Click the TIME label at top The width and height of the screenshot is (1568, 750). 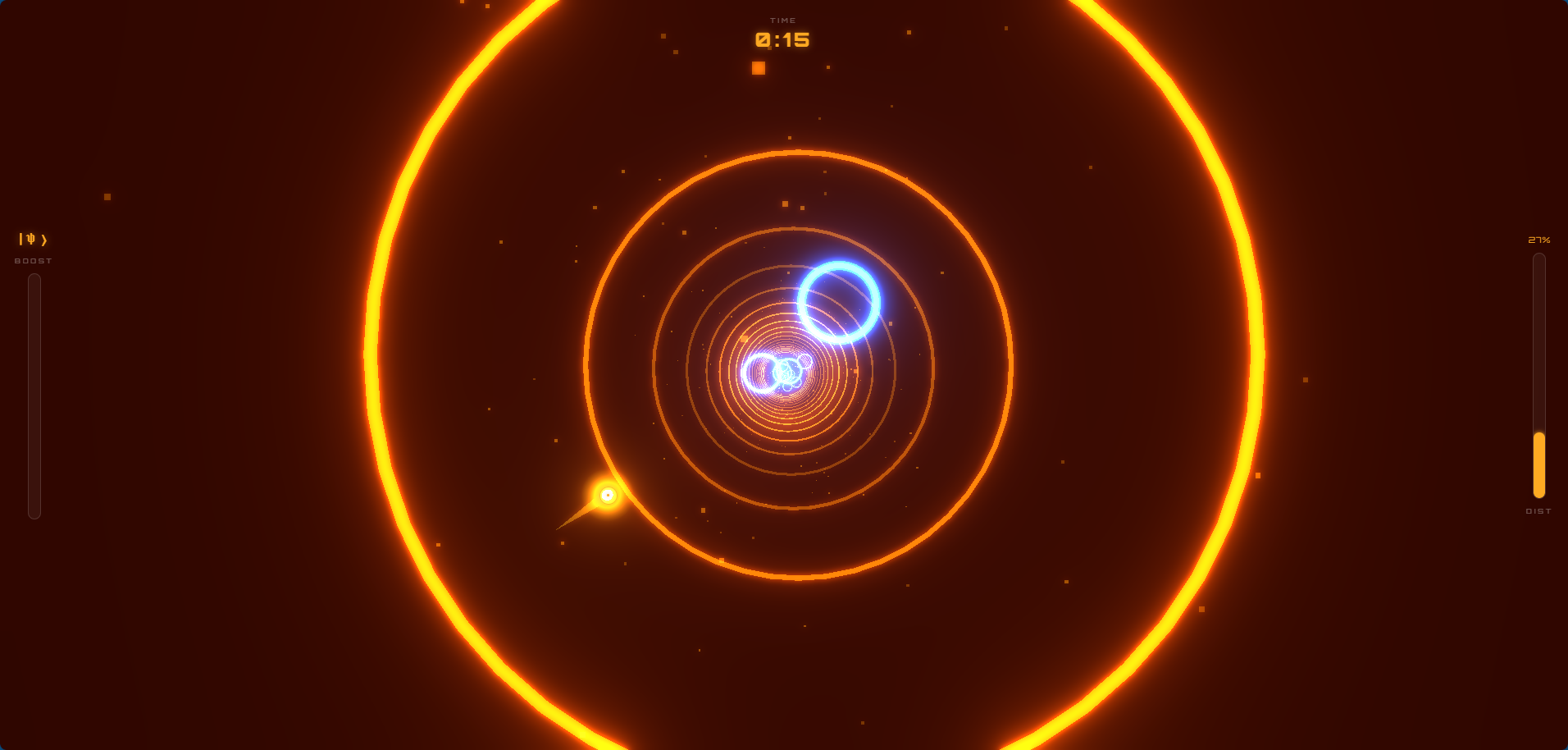tap(783, 20)
